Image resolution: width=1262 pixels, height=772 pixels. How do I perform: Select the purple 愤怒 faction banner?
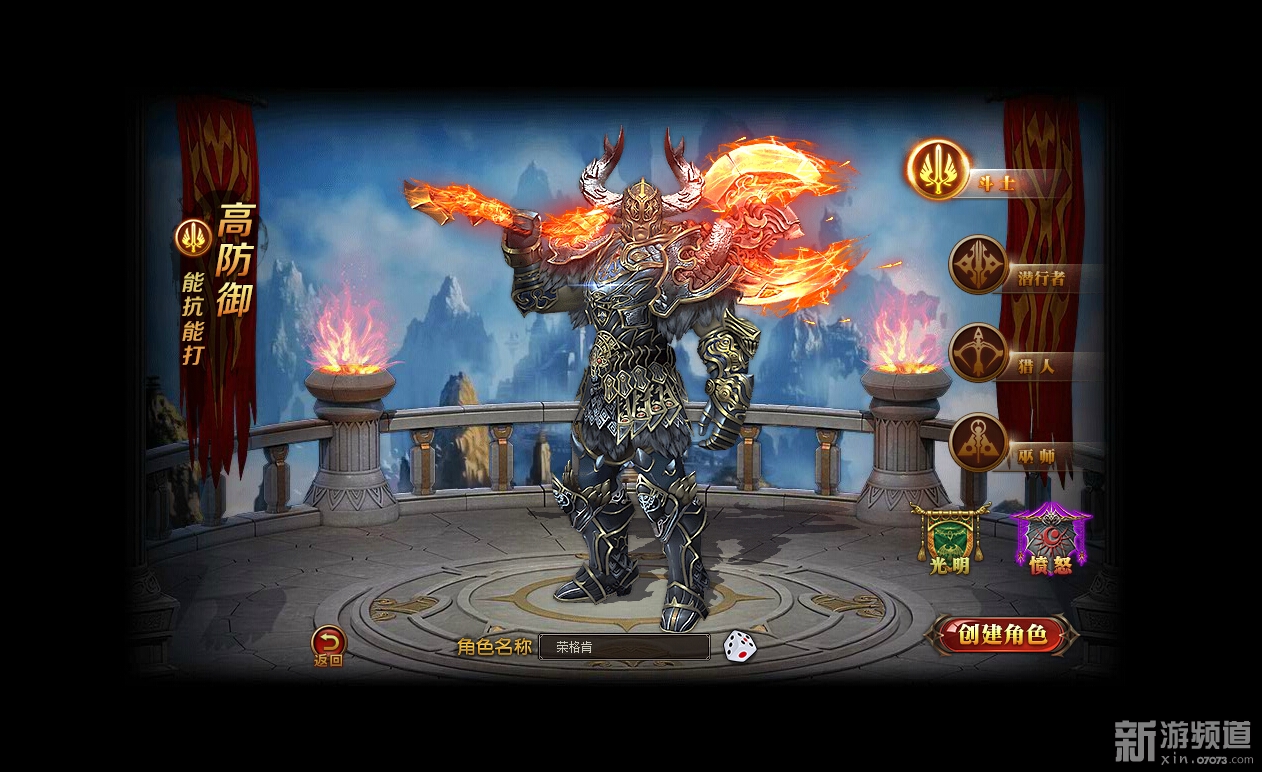tap(1050, 538)
